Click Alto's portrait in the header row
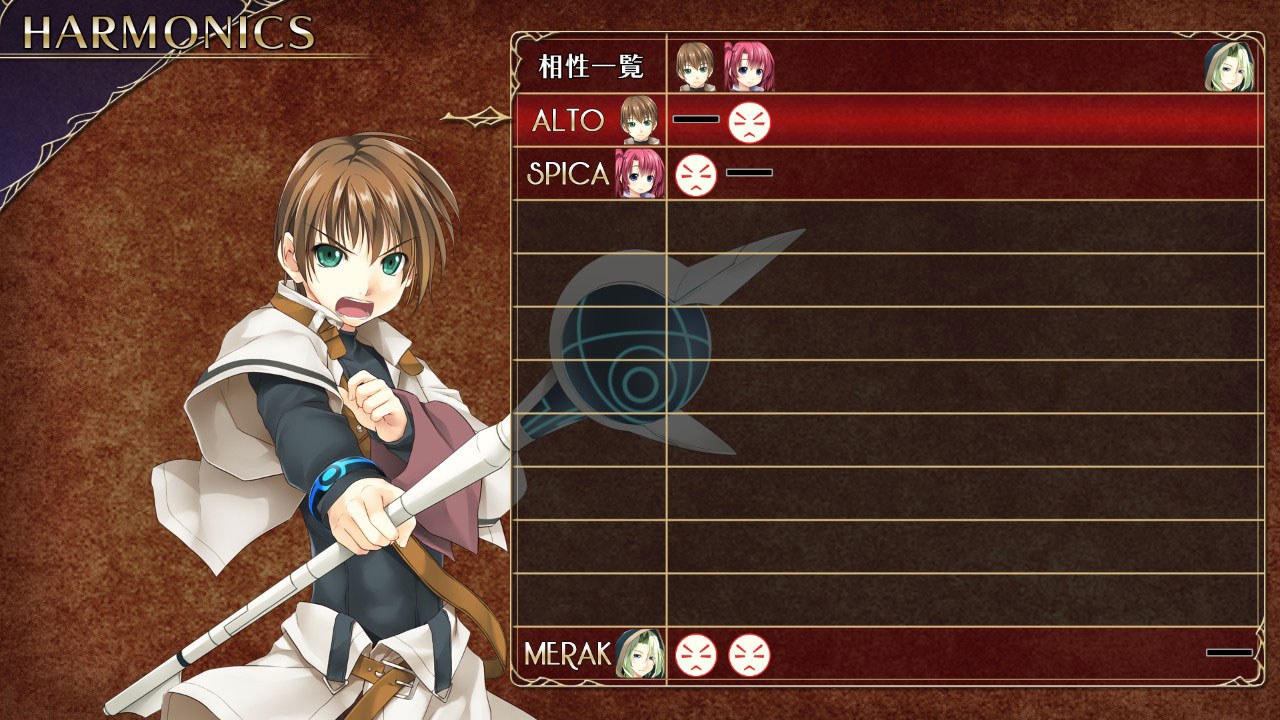Viewport: 1280px width, 720px height. 695,67
